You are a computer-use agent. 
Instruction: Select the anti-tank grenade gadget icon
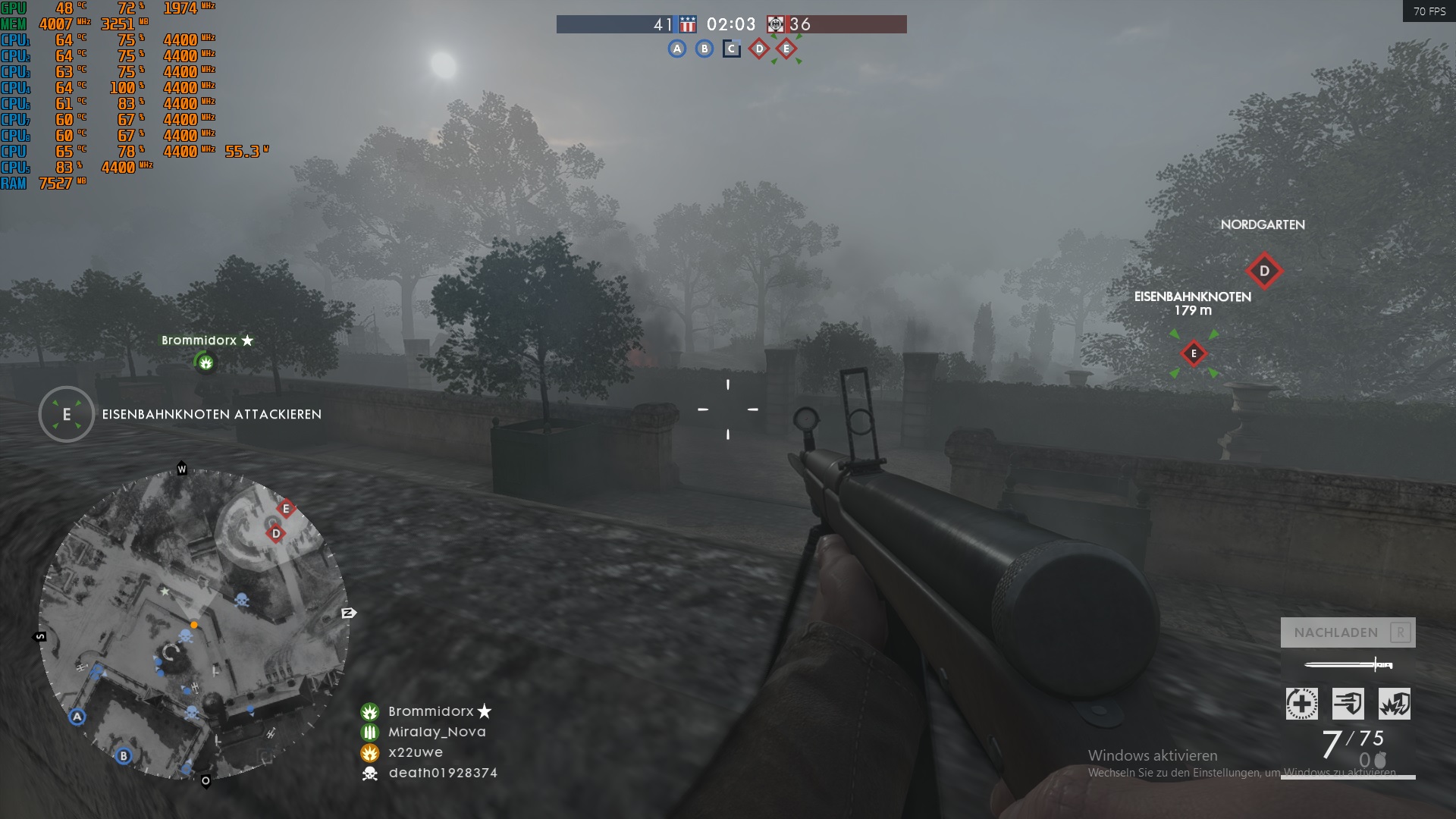click(x=1394, y=704)
